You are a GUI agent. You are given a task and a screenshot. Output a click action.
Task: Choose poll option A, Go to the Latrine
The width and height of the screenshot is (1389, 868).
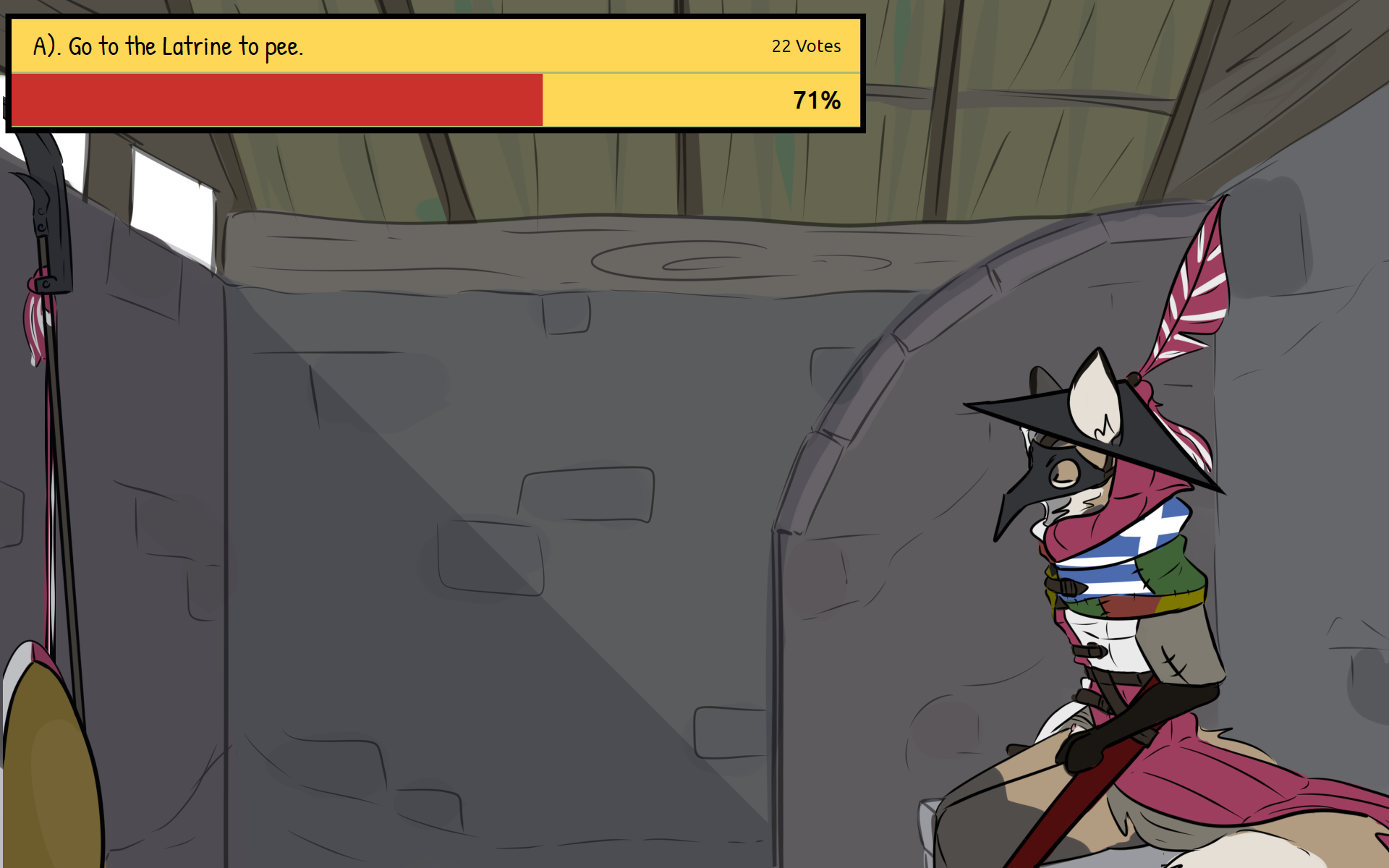[x=168, y=46]
